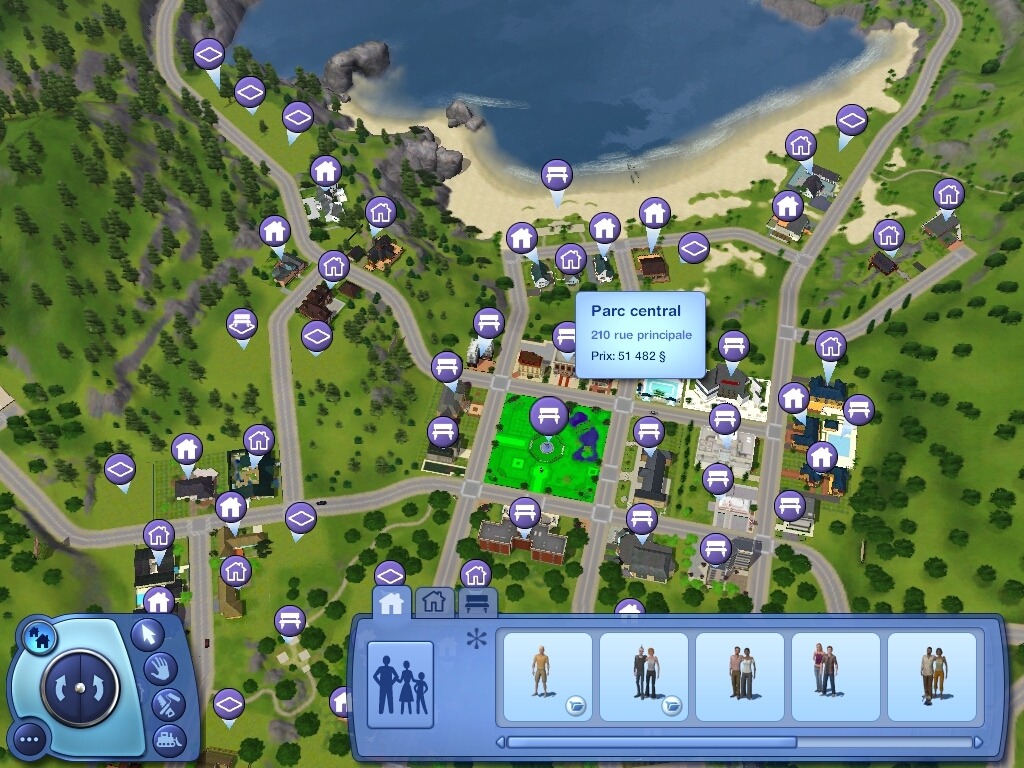Switch to the park bench community lots tab
Viewport: 1024px width, 768px height.
[x=477, y=602]
